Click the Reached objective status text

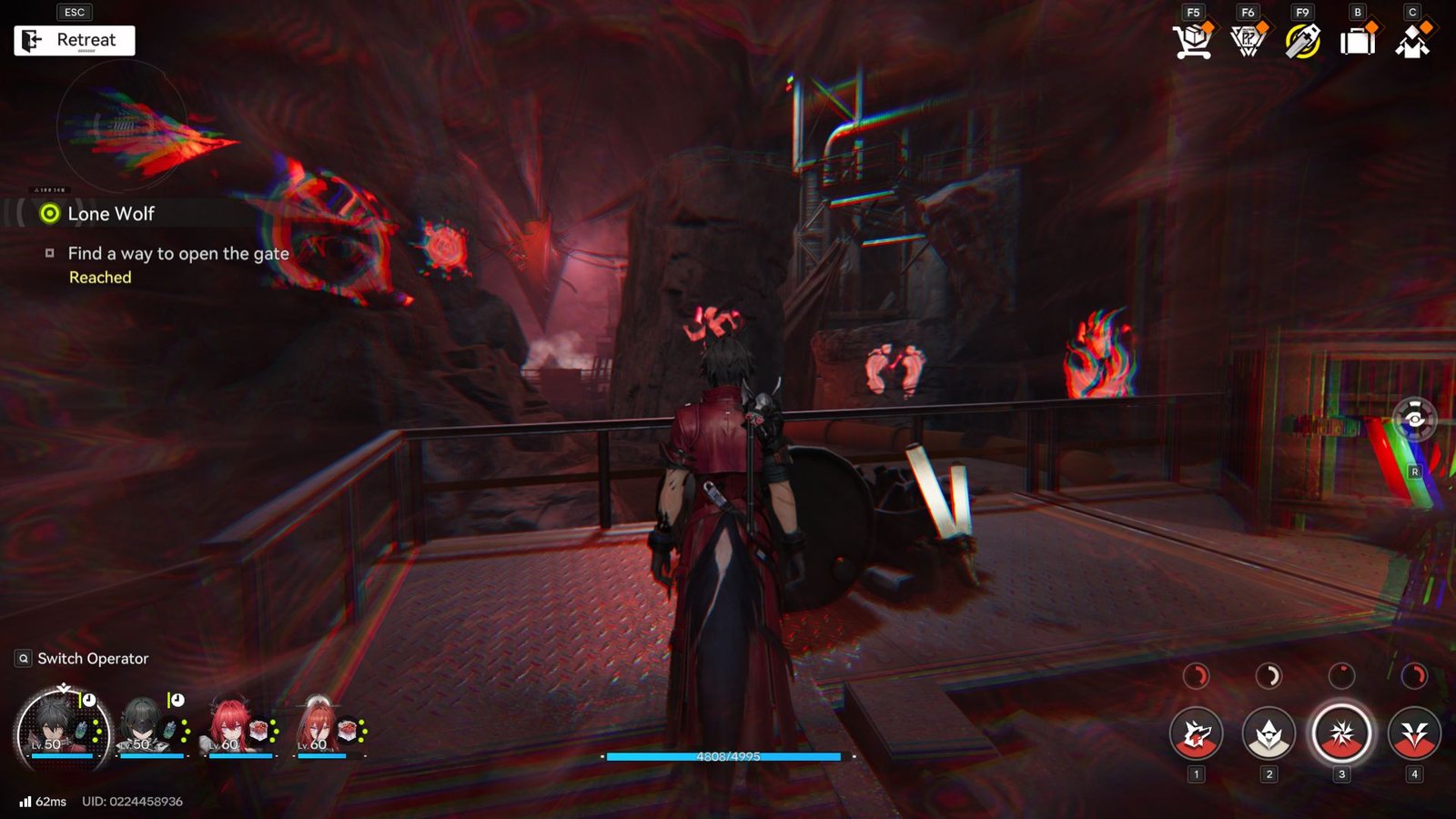click(x=98, y=277)
